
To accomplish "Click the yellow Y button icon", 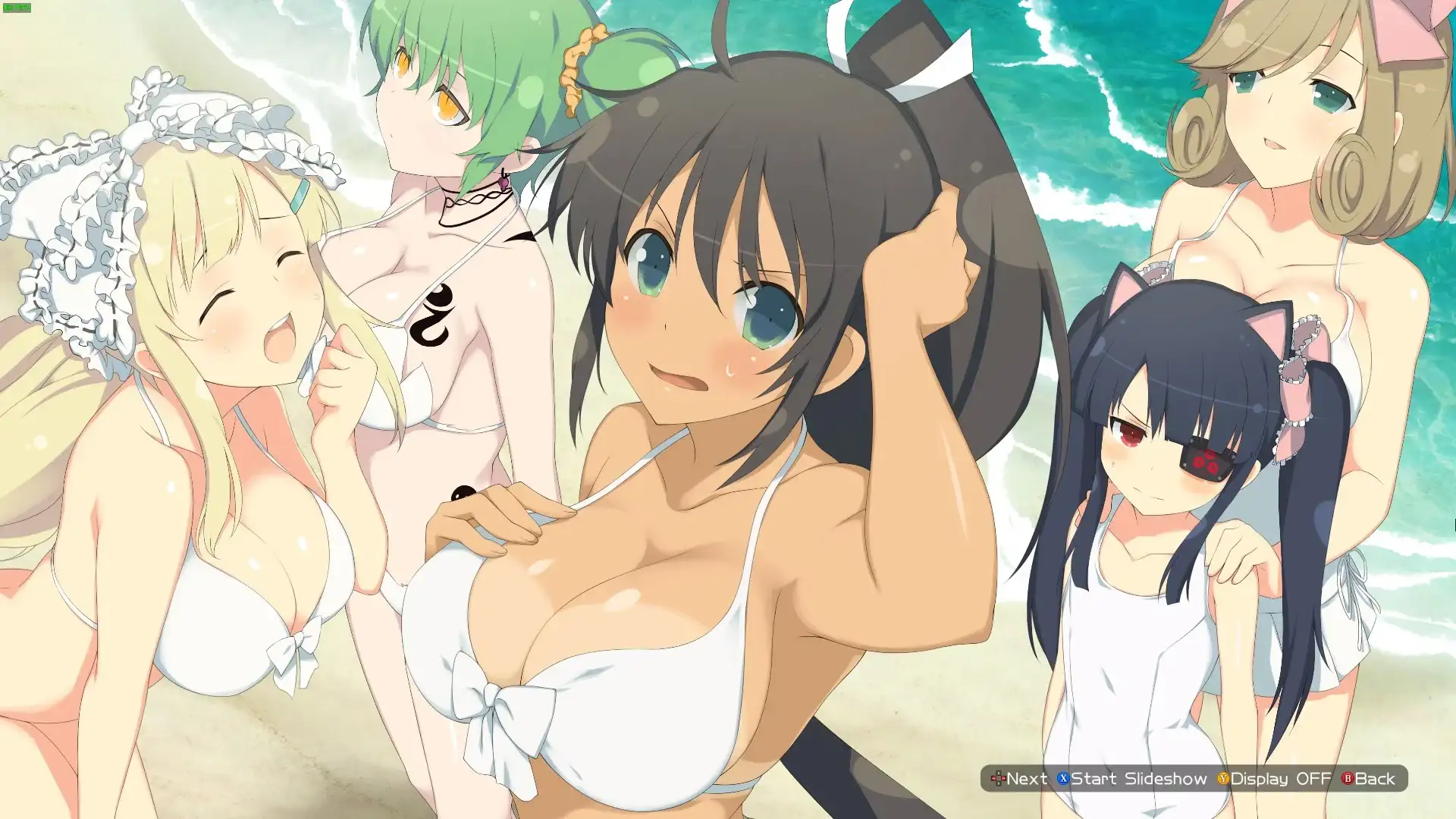I will pyautogui.click(x=1222, y=779).
